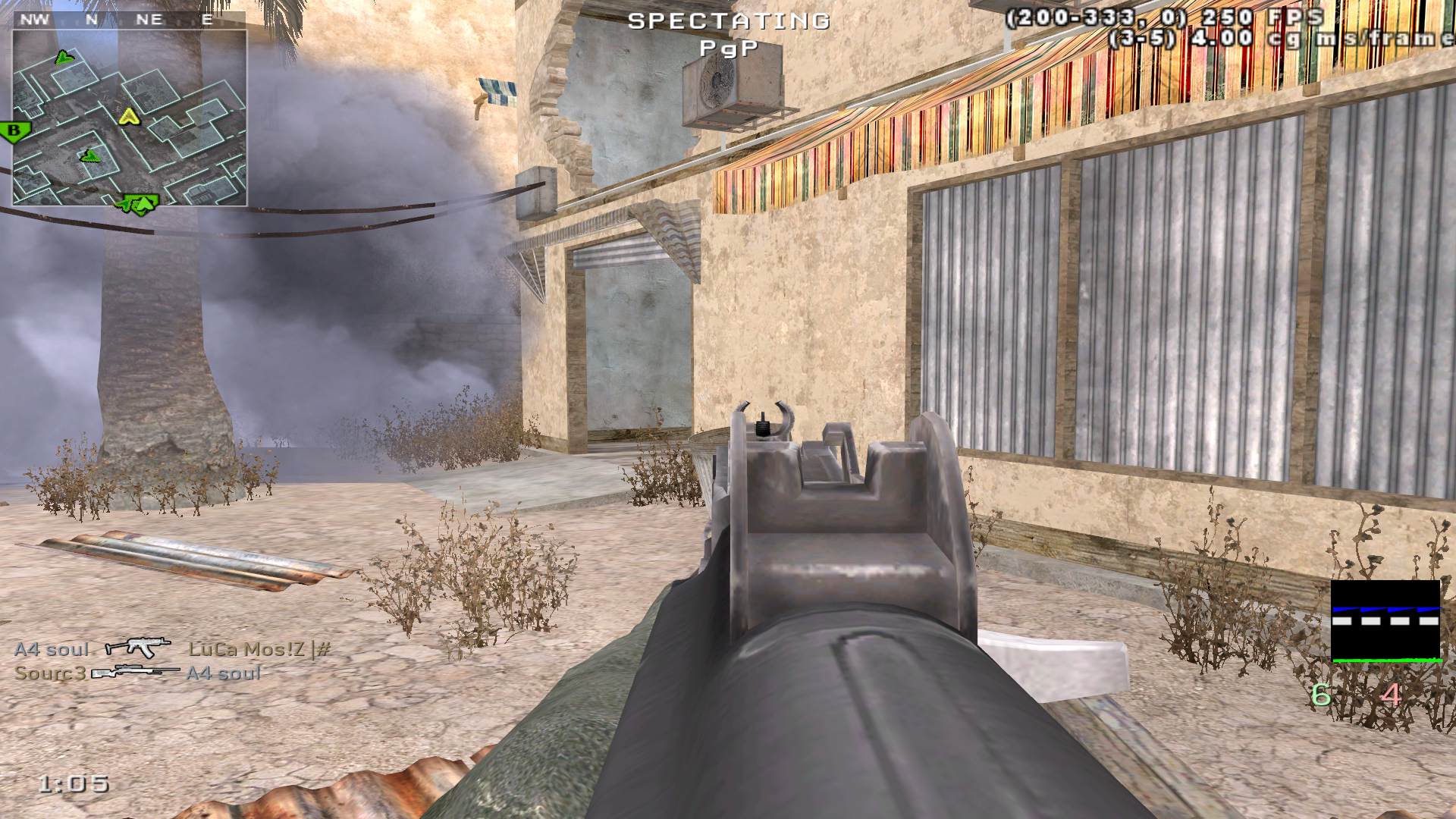This screenshot has height=819, width=1456.
Task: Select the green B objective marker
Action: tap(14, 131)
